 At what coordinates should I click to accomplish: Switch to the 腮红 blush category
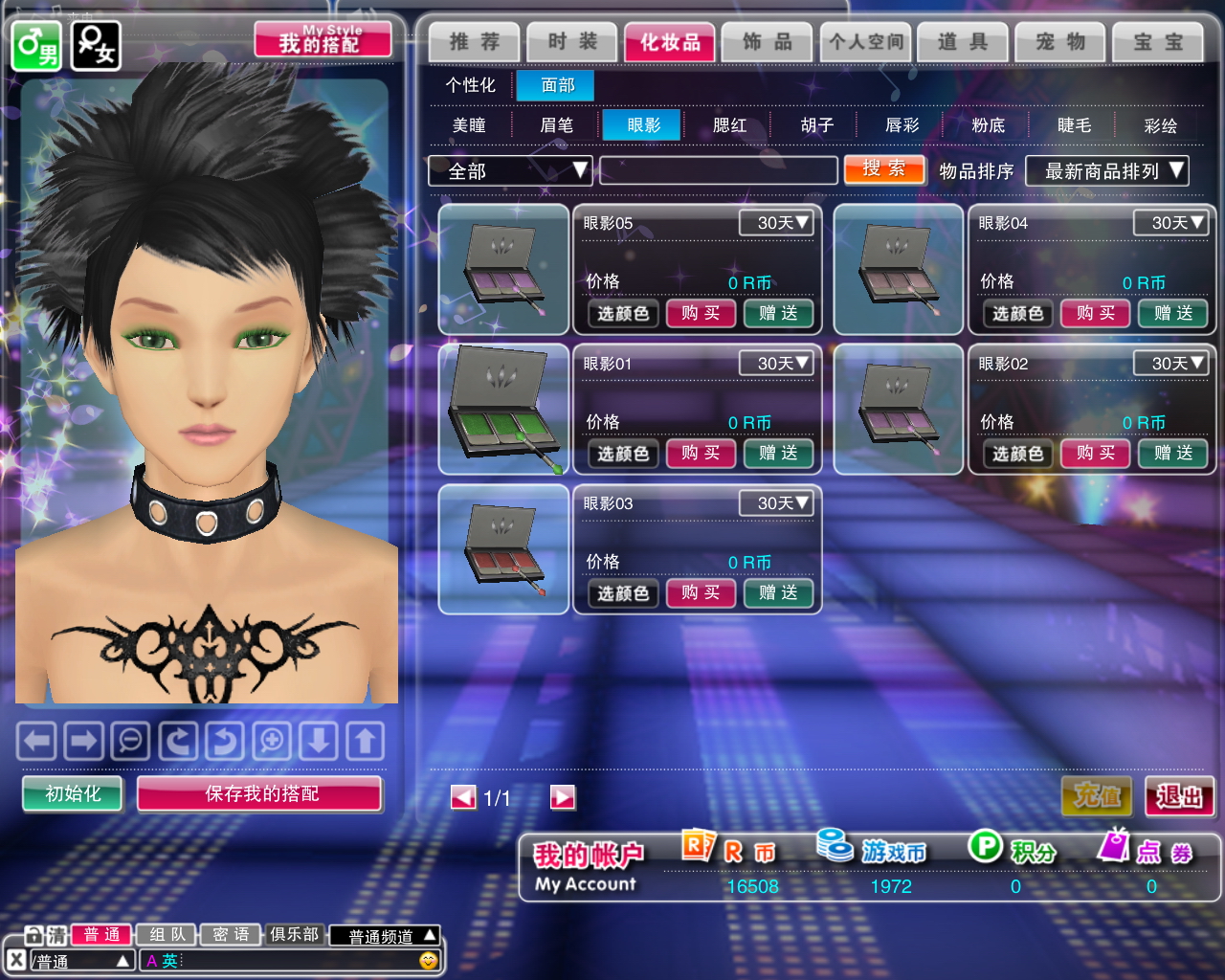coord(729,125)
